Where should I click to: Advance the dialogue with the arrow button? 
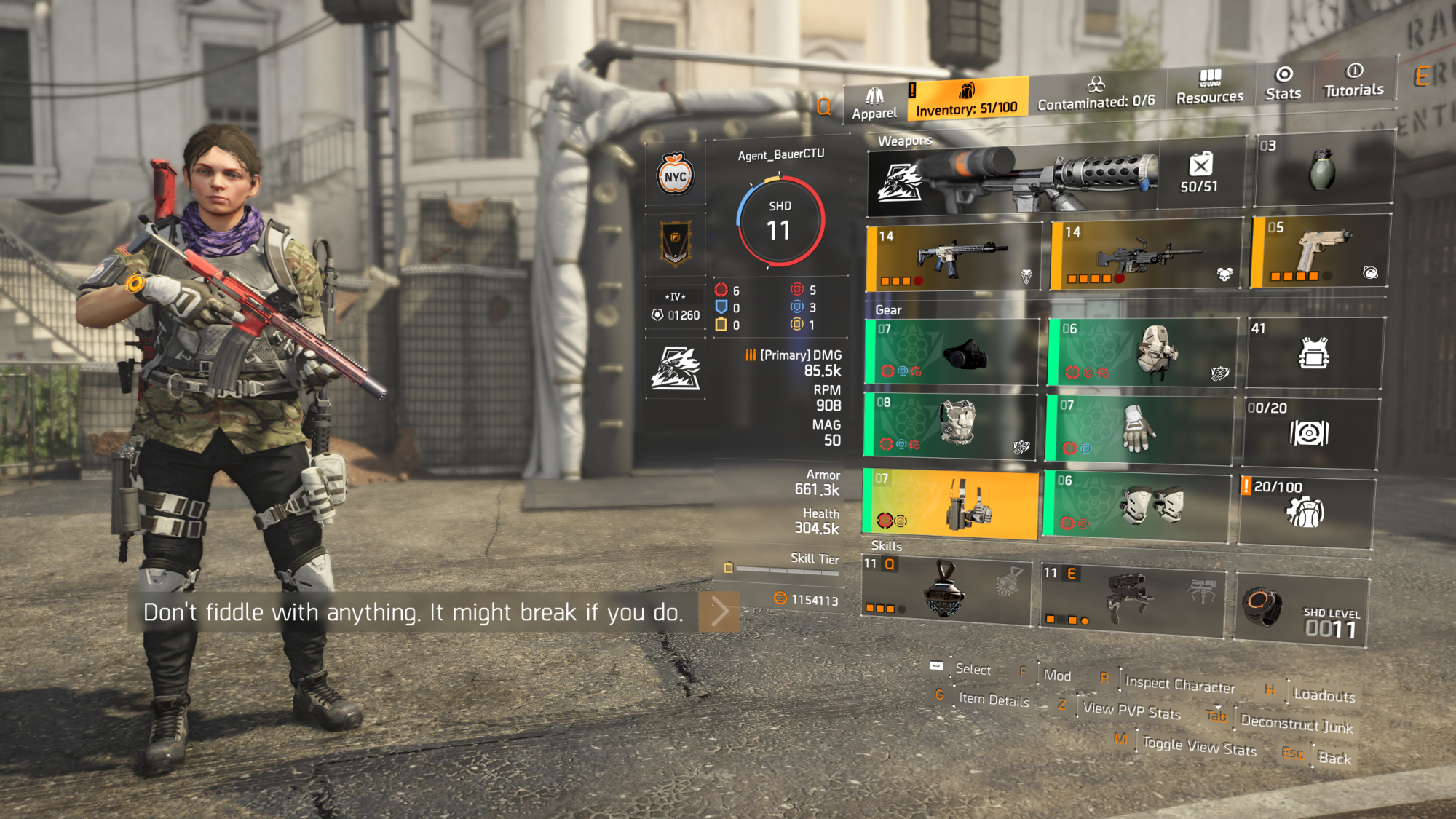click(719, 612)
